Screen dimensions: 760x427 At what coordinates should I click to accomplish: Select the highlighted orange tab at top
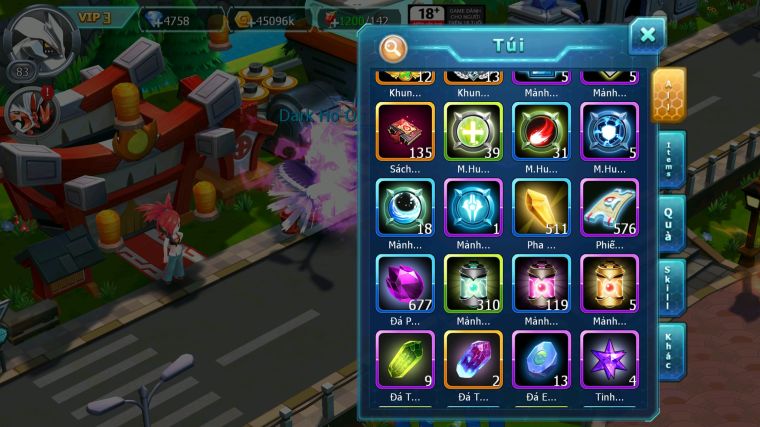(668, 94)
